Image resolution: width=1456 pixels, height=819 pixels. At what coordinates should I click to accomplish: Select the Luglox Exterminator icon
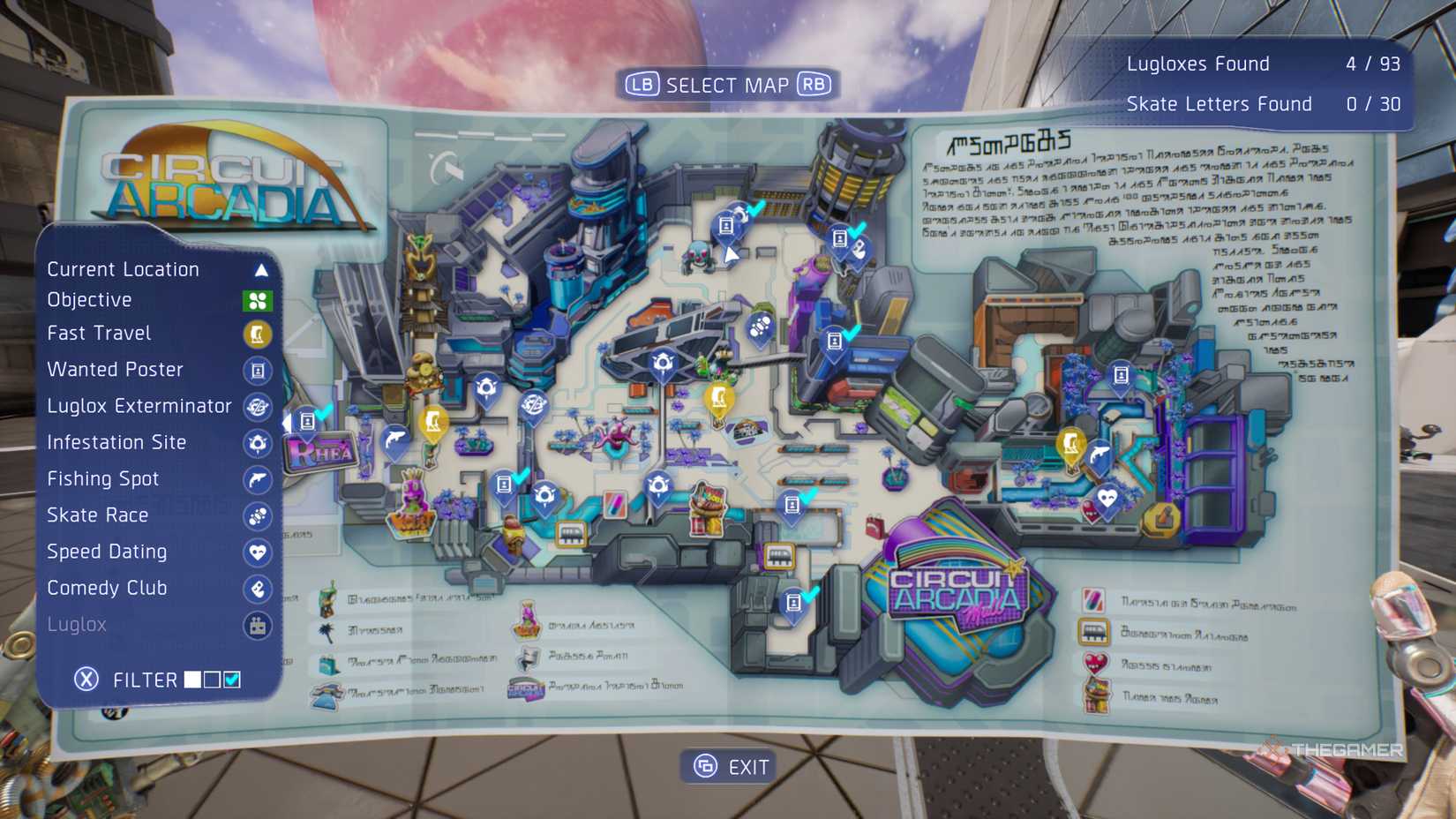tap(257, 407)
